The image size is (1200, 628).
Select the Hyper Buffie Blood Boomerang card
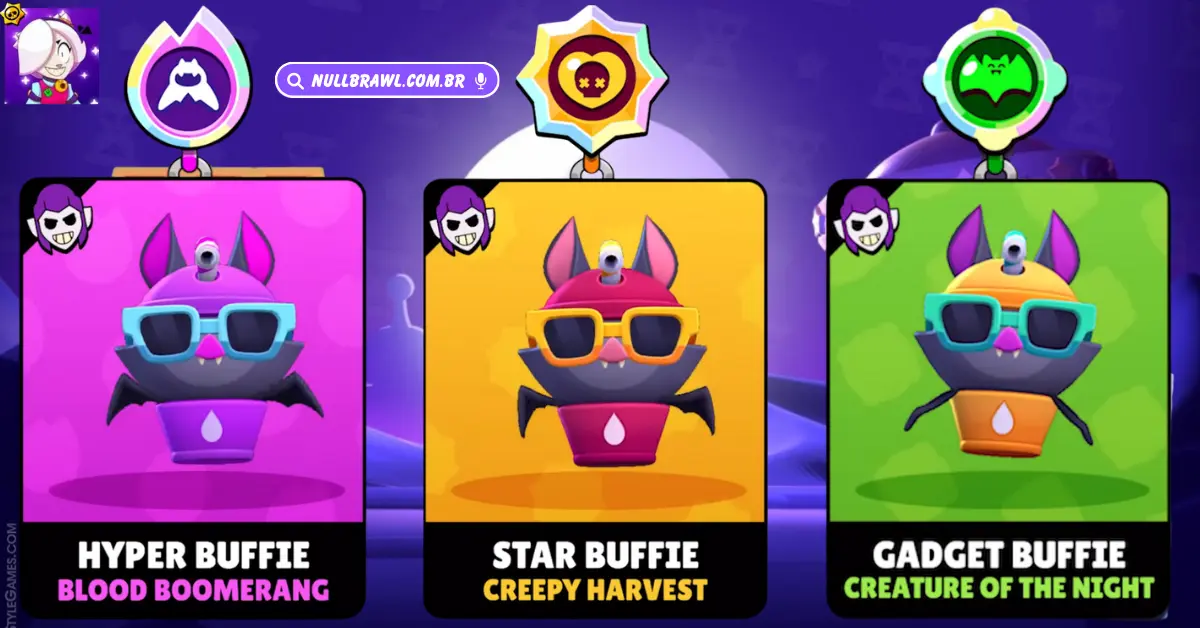coord(193,397)
